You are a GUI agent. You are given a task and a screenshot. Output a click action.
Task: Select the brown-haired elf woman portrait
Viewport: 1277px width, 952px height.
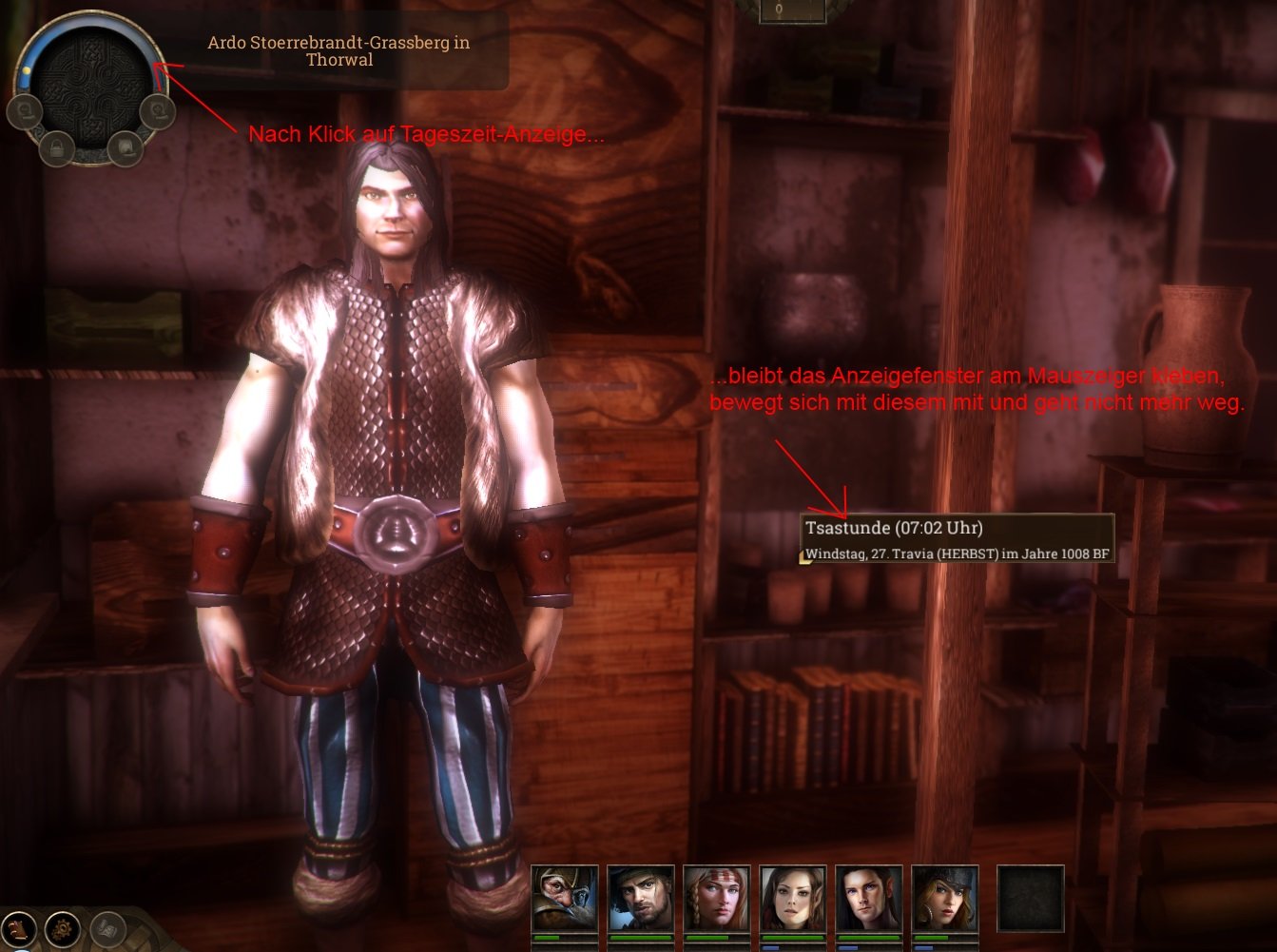[x=793, y=899]
